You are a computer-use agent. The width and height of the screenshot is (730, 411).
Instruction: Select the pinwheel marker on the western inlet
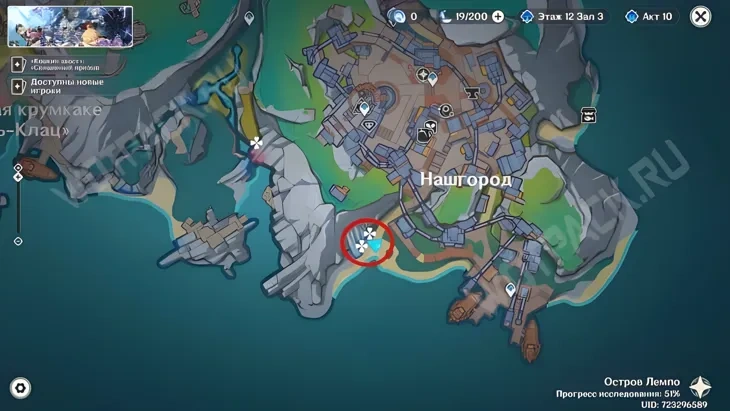[x=257, y=143]
